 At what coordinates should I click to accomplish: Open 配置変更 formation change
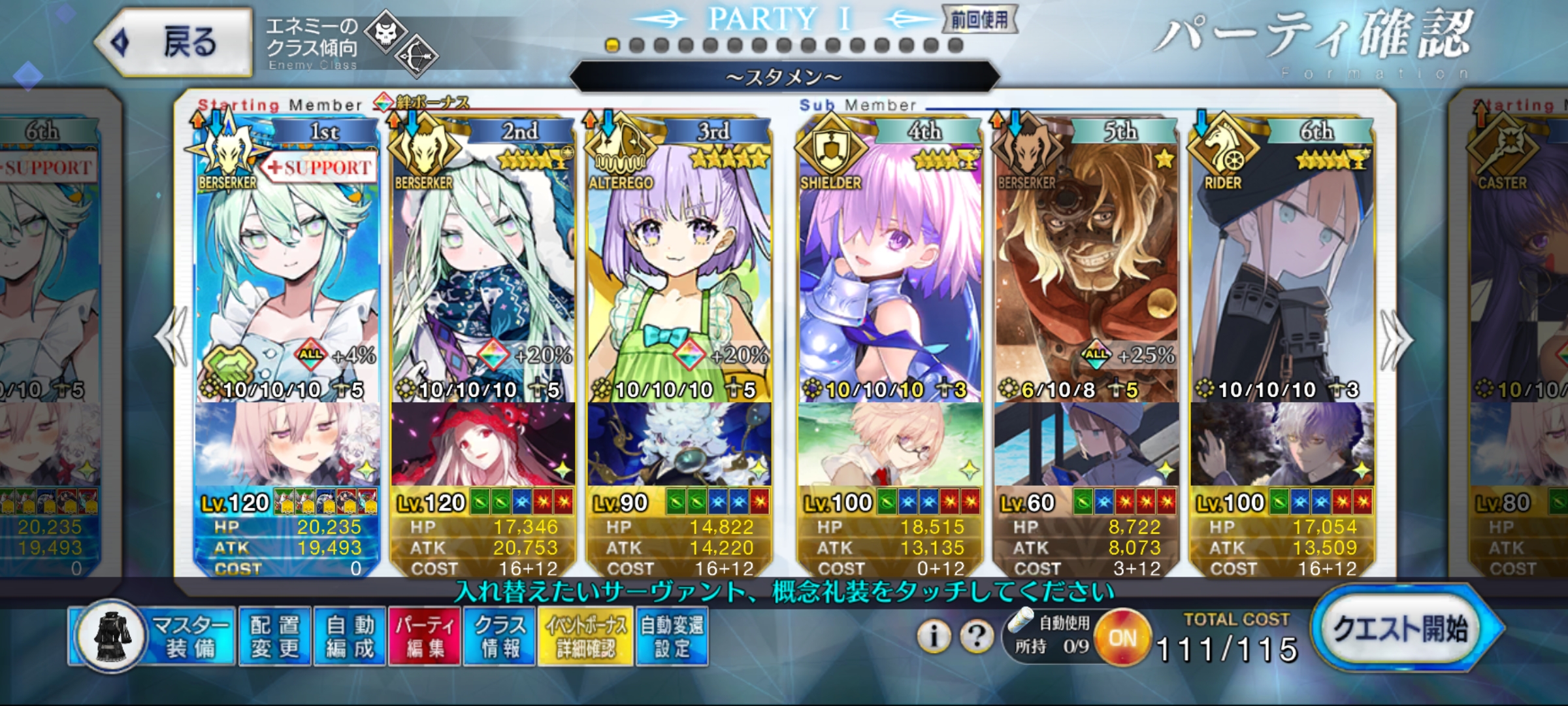coord(275,636)
